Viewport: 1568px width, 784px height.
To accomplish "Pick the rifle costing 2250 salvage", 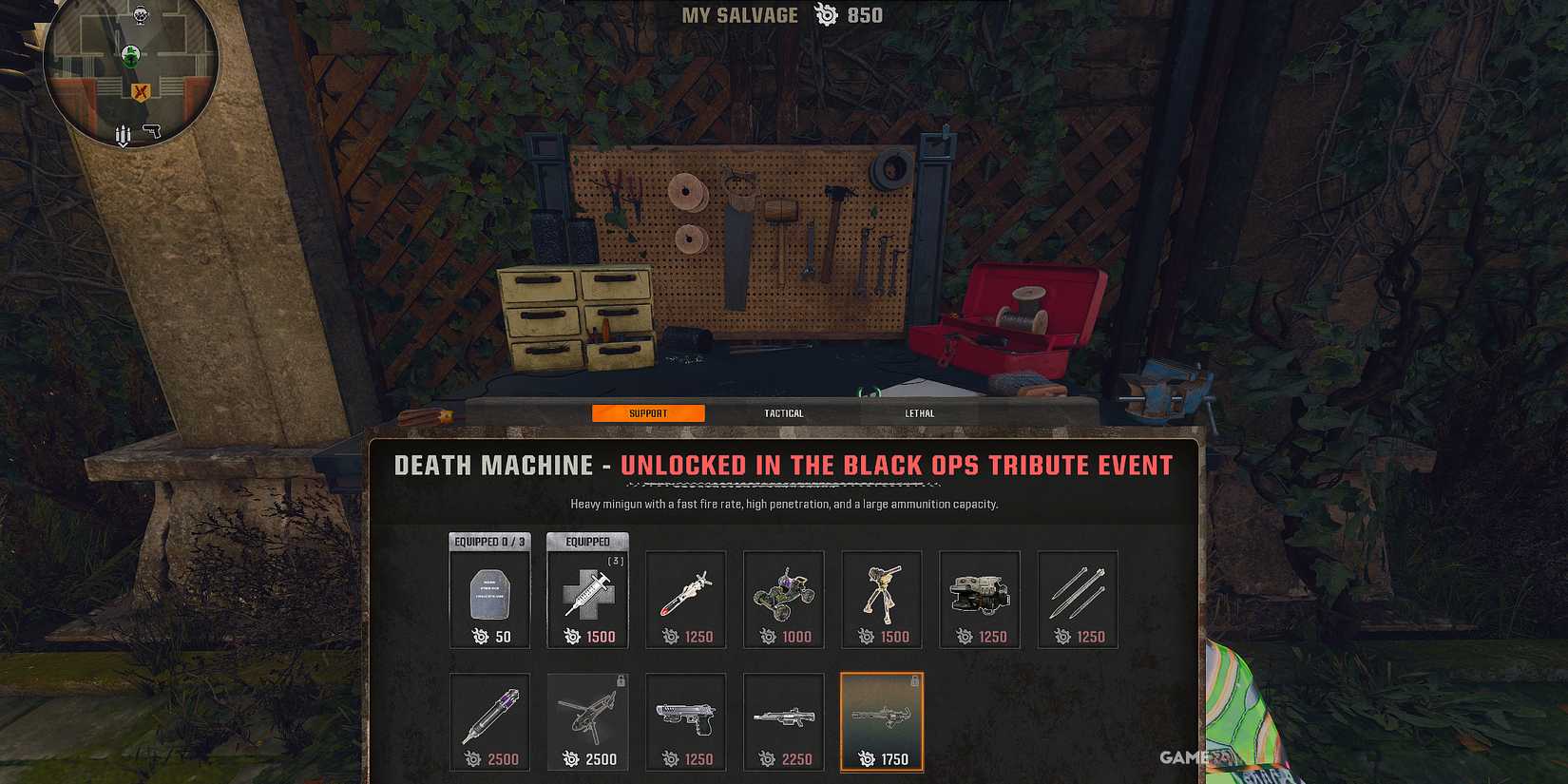I will (x=783, y=722).
